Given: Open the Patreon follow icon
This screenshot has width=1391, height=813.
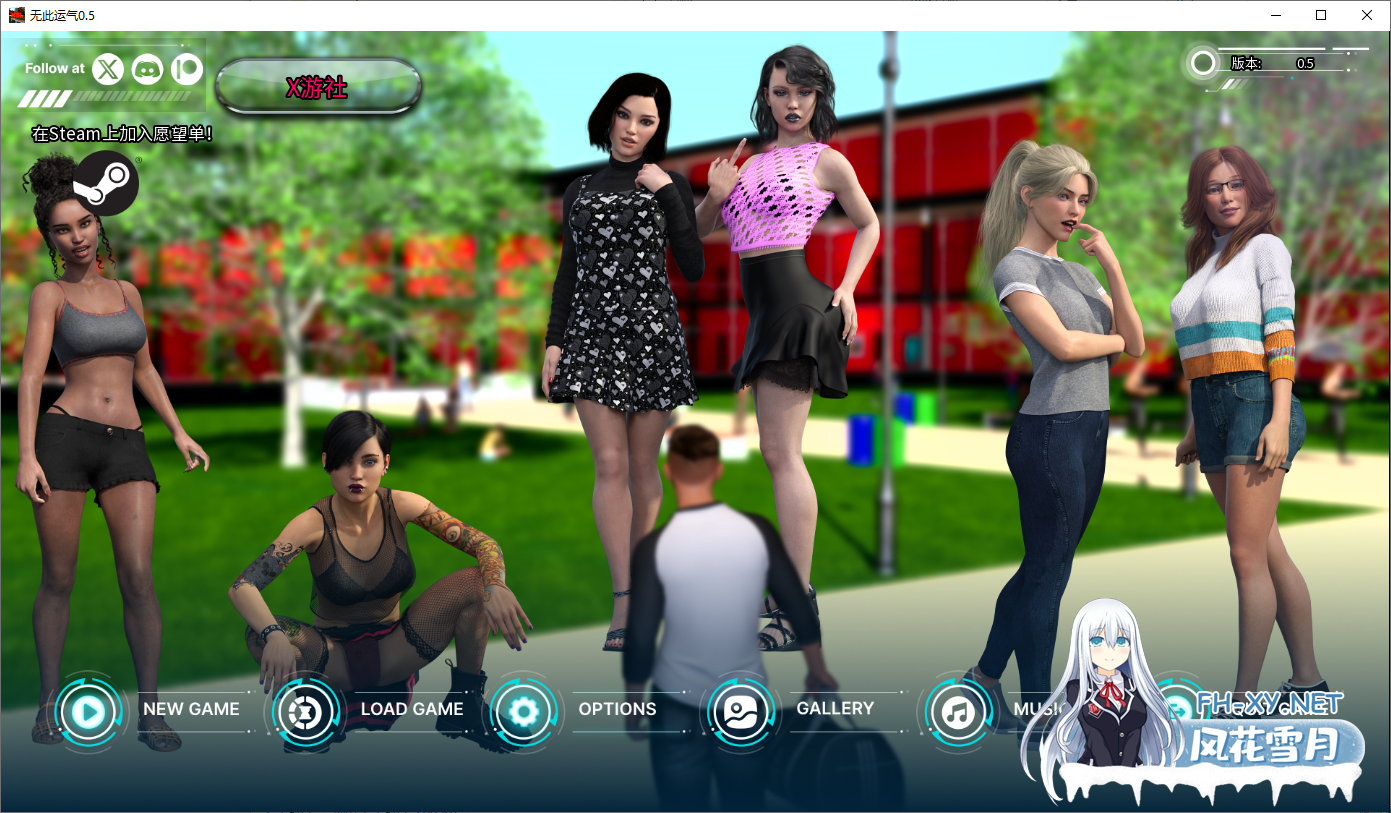Looking at the screenshot, I should (x=186, y=69).
